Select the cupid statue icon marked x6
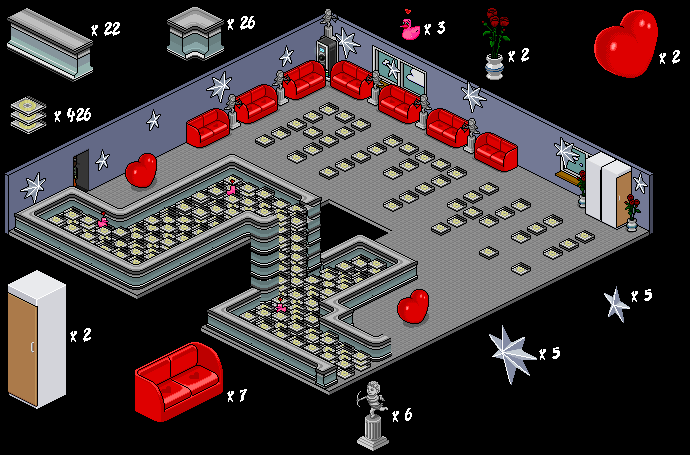 pos(374,414)
